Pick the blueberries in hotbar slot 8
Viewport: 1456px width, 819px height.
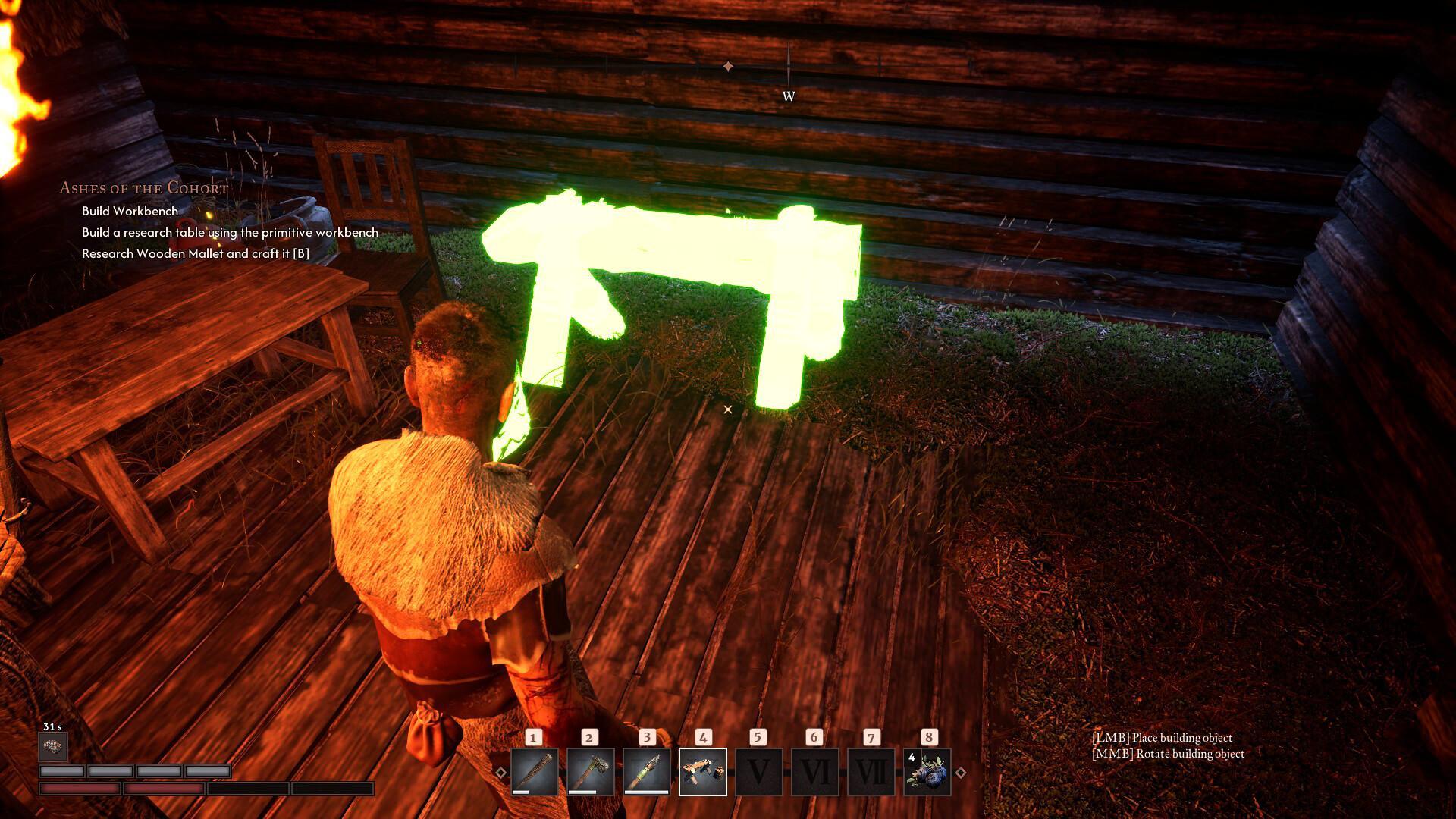(x=927, y=772)
